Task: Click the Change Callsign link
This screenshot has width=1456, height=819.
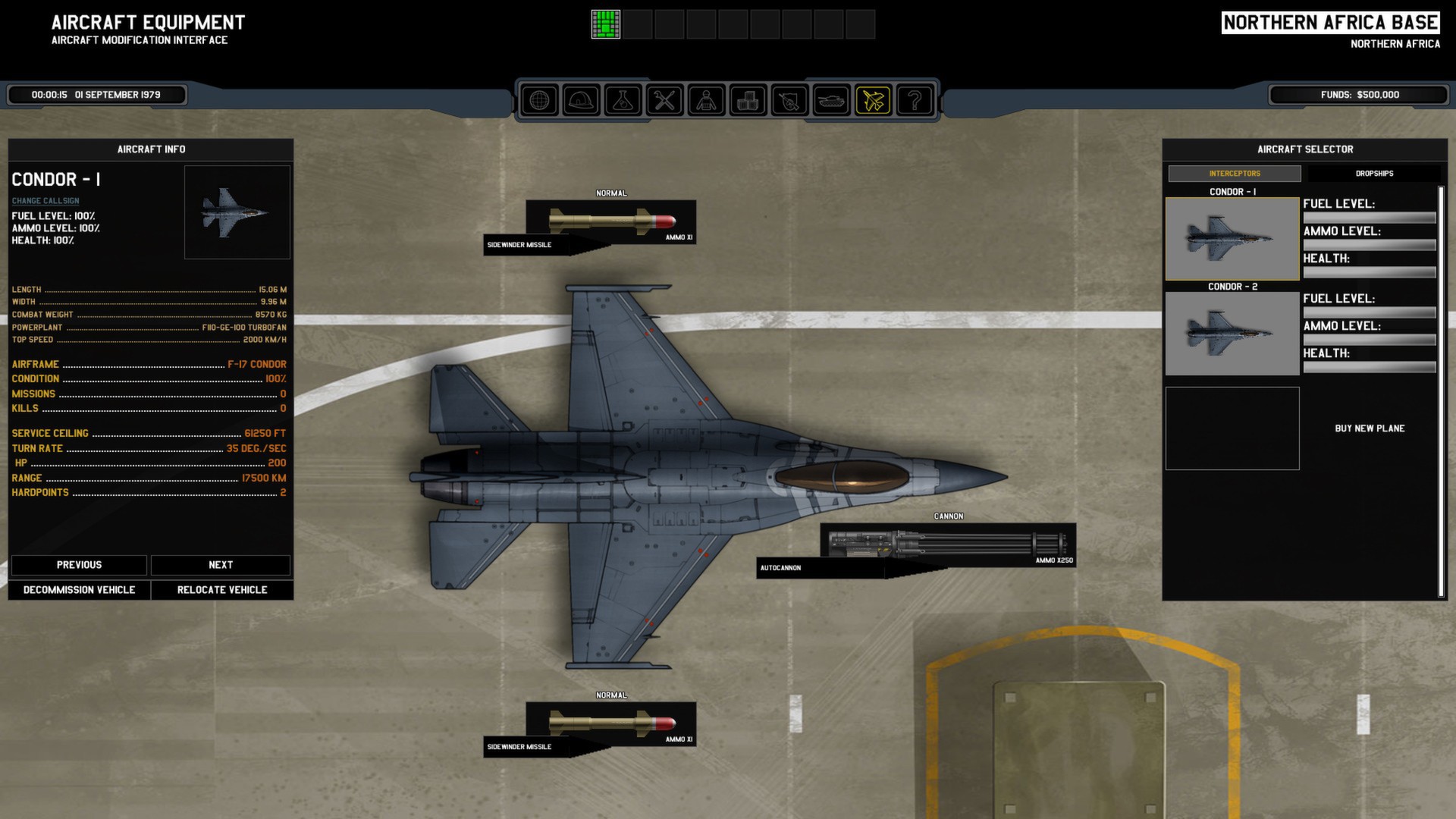Action: (45, 201)
